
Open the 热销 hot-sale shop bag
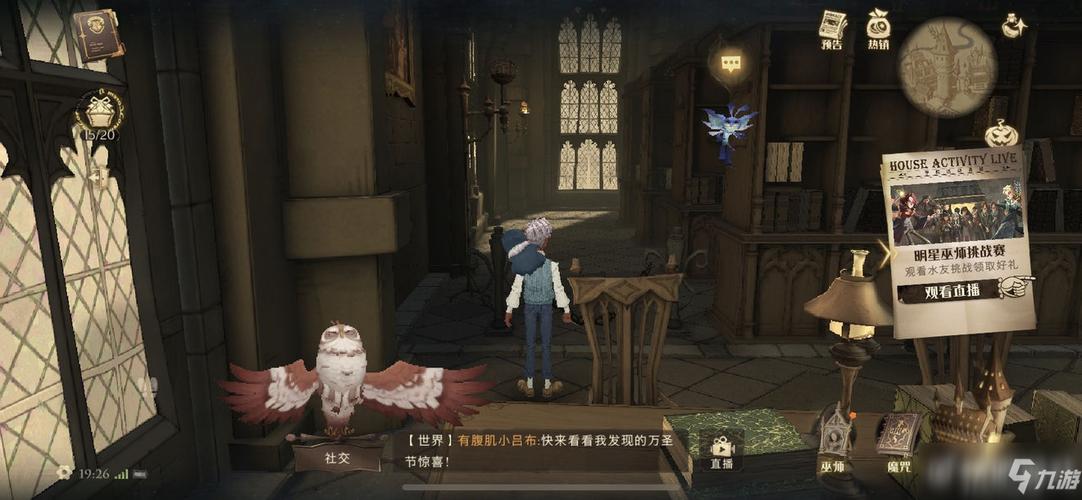tap(878, 28)
